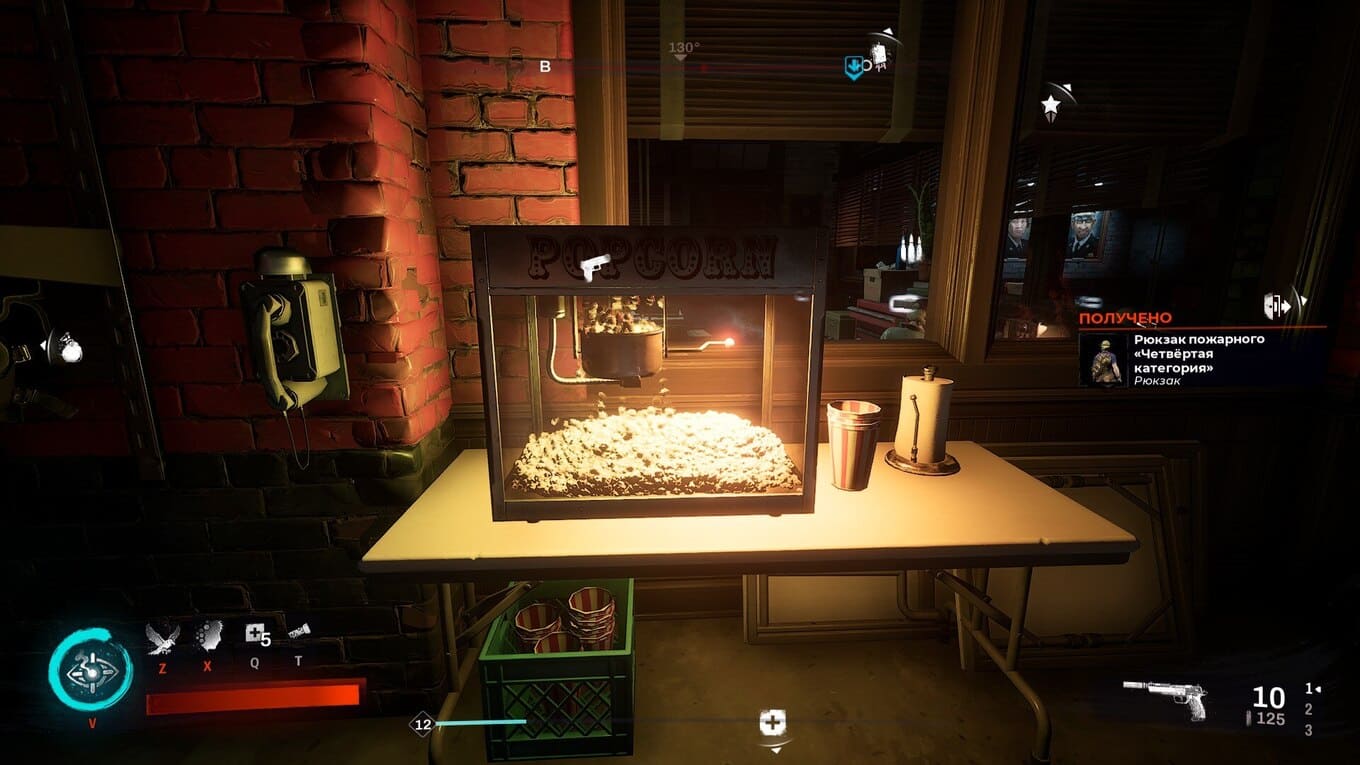This screenshot has width=1360, height=765.
Task: Select the medkit marker at screen bottom
Action: (772, 723)
